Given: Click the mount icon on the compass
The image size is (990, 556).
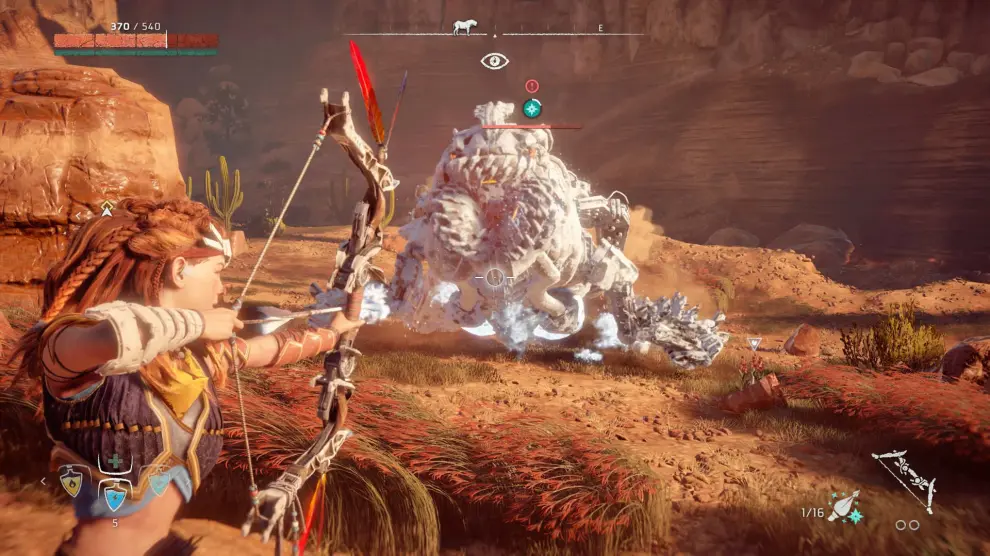Looking at the screenshot, I should [x=464, y=28].
